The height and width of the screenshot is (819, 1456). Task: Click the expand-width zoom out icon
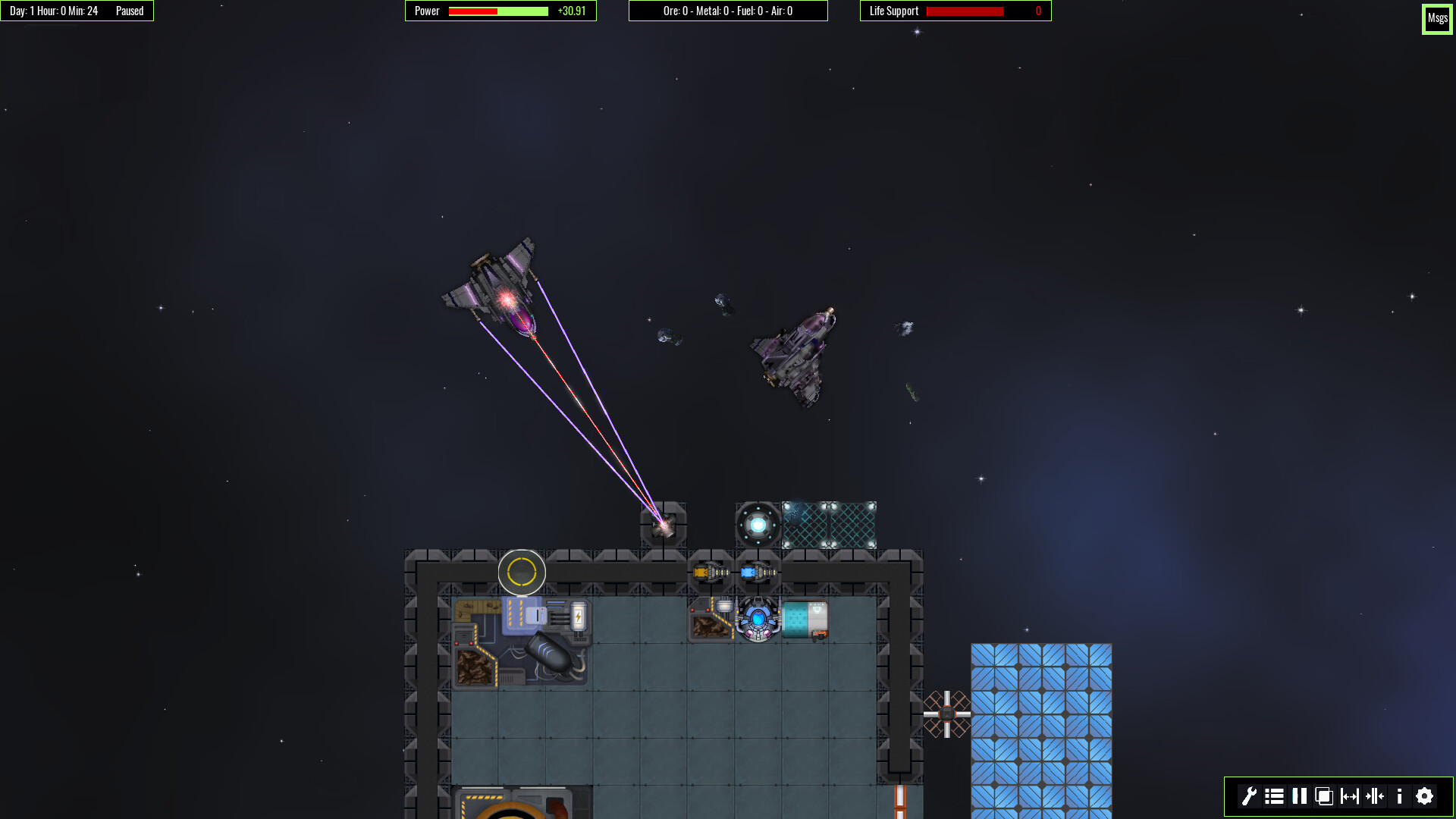point(1349,797)
